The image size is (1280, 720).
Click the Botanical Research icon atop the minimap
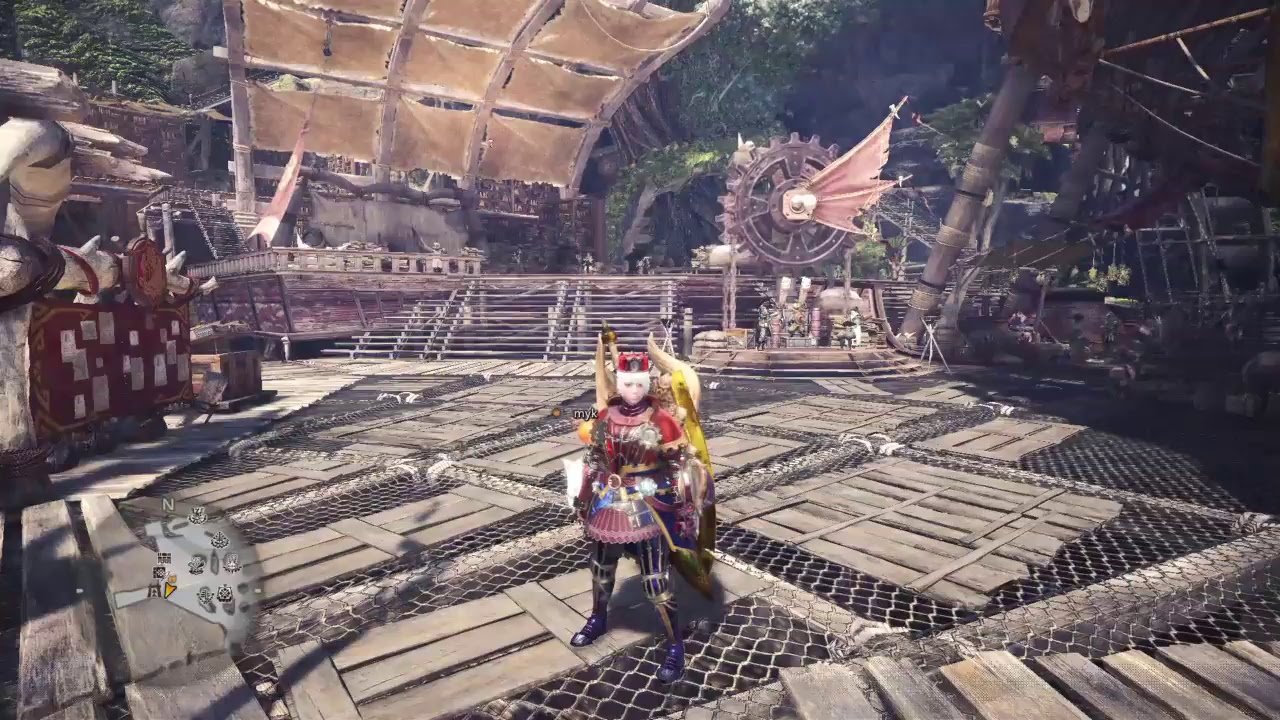(x=198, y=517)
